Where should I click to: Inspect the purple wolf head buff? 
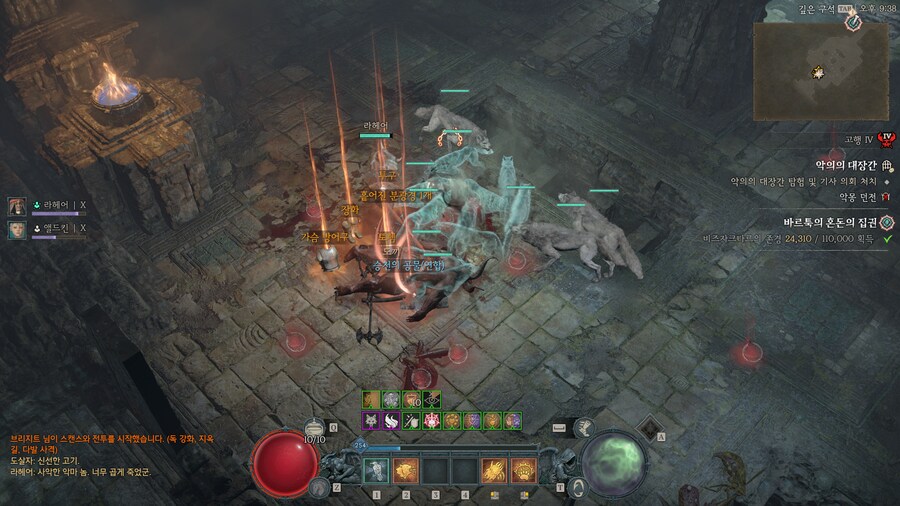coord(369,421)
